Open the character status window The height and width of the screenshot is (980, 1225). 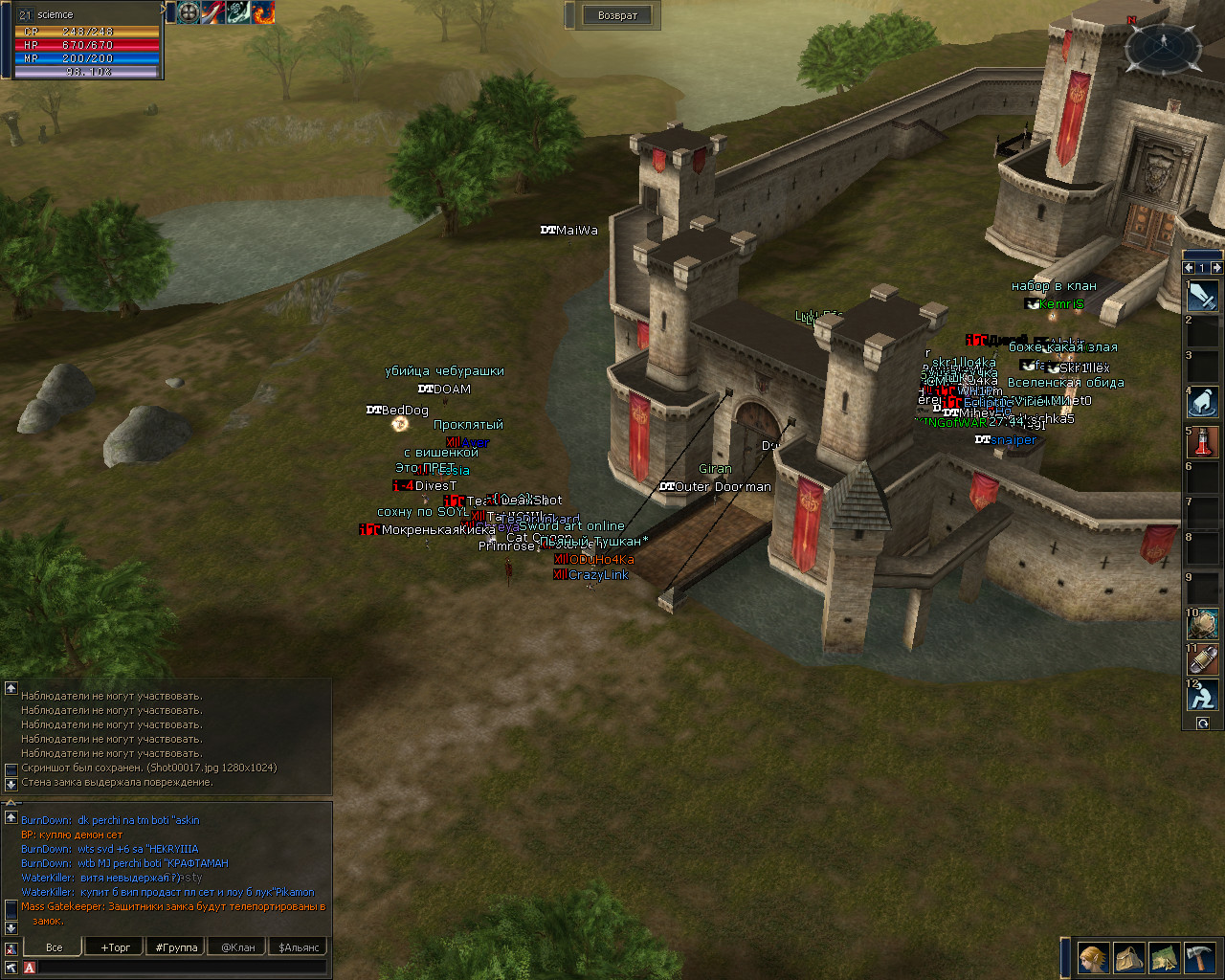(x=1093, y=957)
